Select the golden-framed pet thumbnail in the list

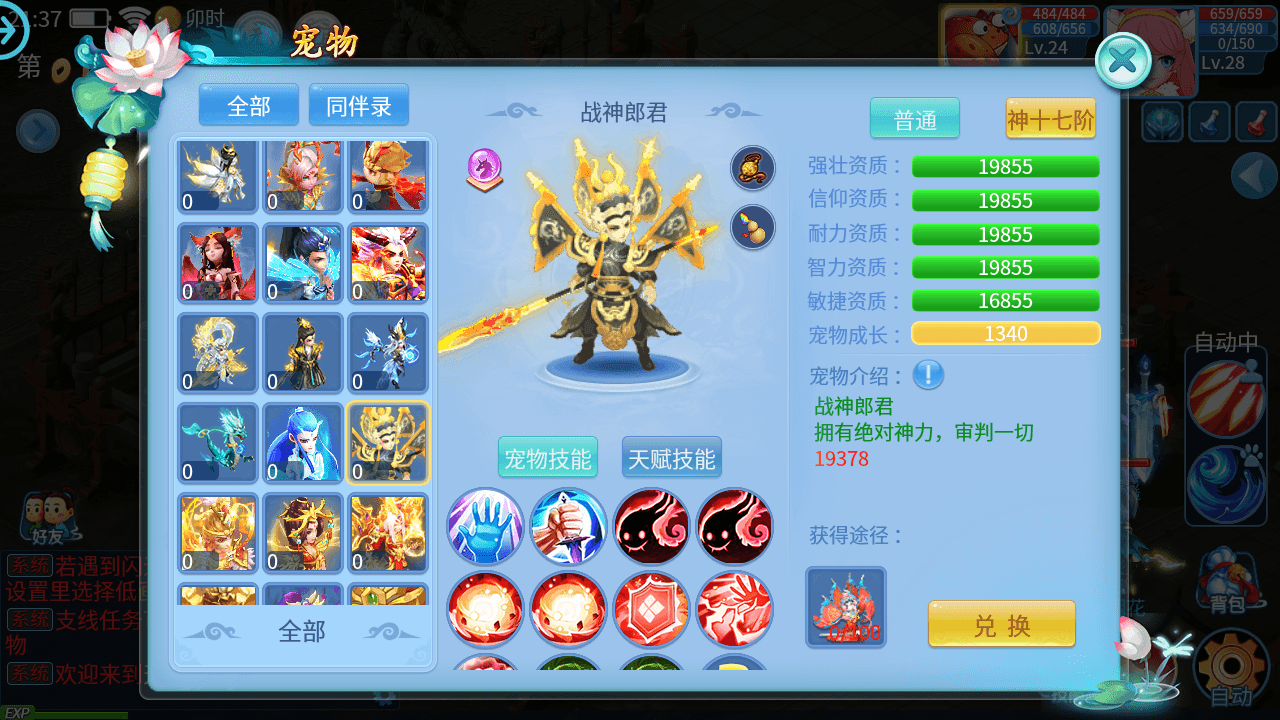388,443
